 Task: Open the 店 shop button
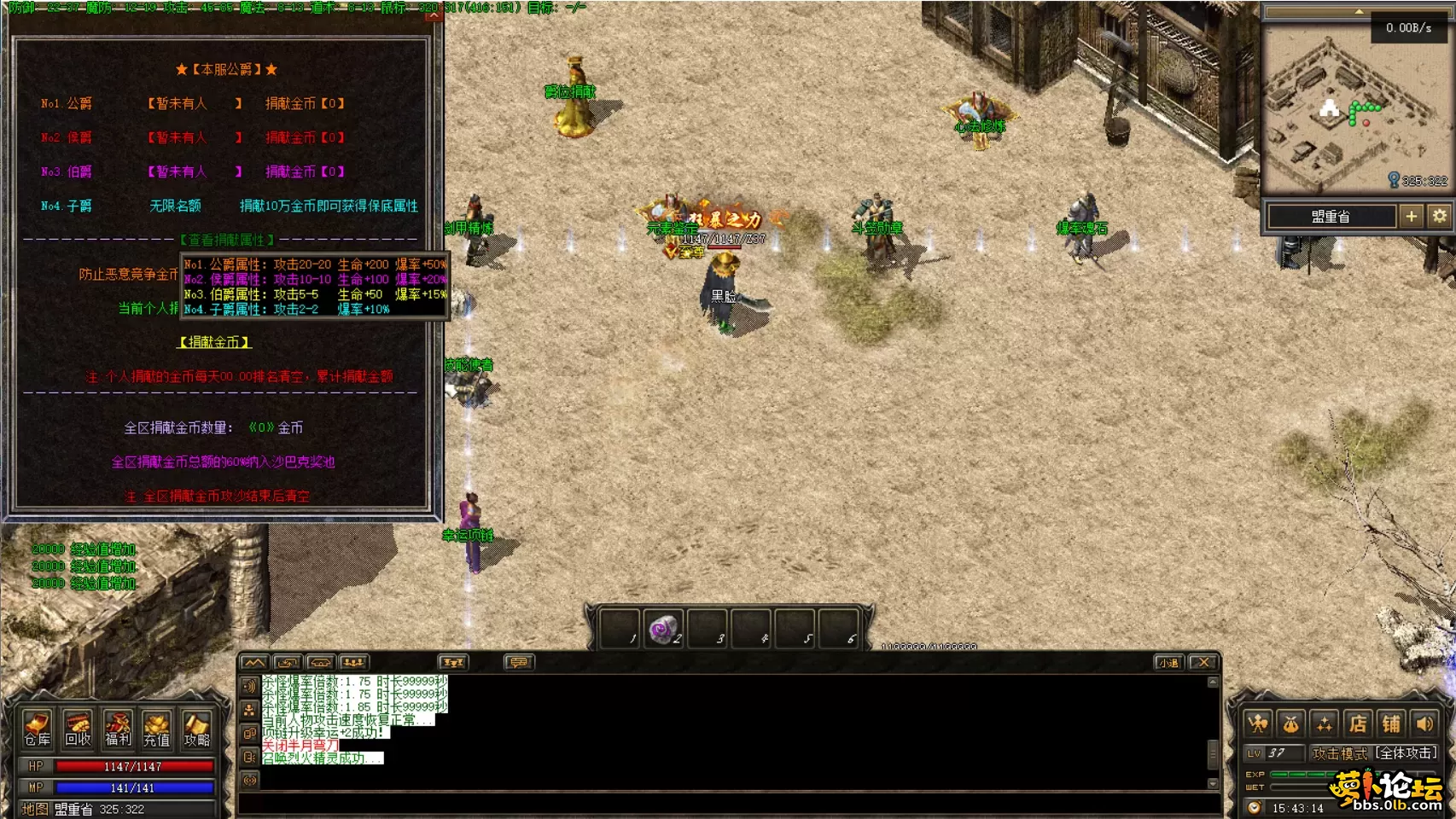(x=1358, y=724)
